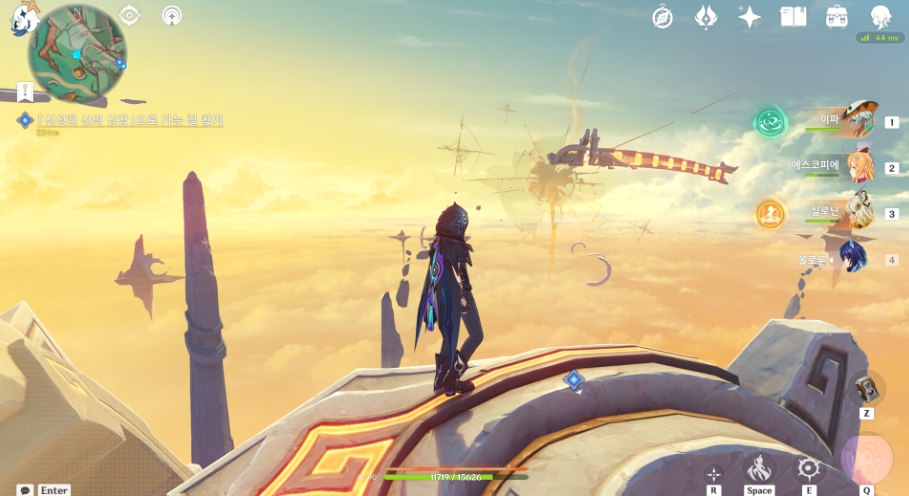Open the Paimon menu icon
The height and width of the screenshot is (496, 909).
click(24, 17)
